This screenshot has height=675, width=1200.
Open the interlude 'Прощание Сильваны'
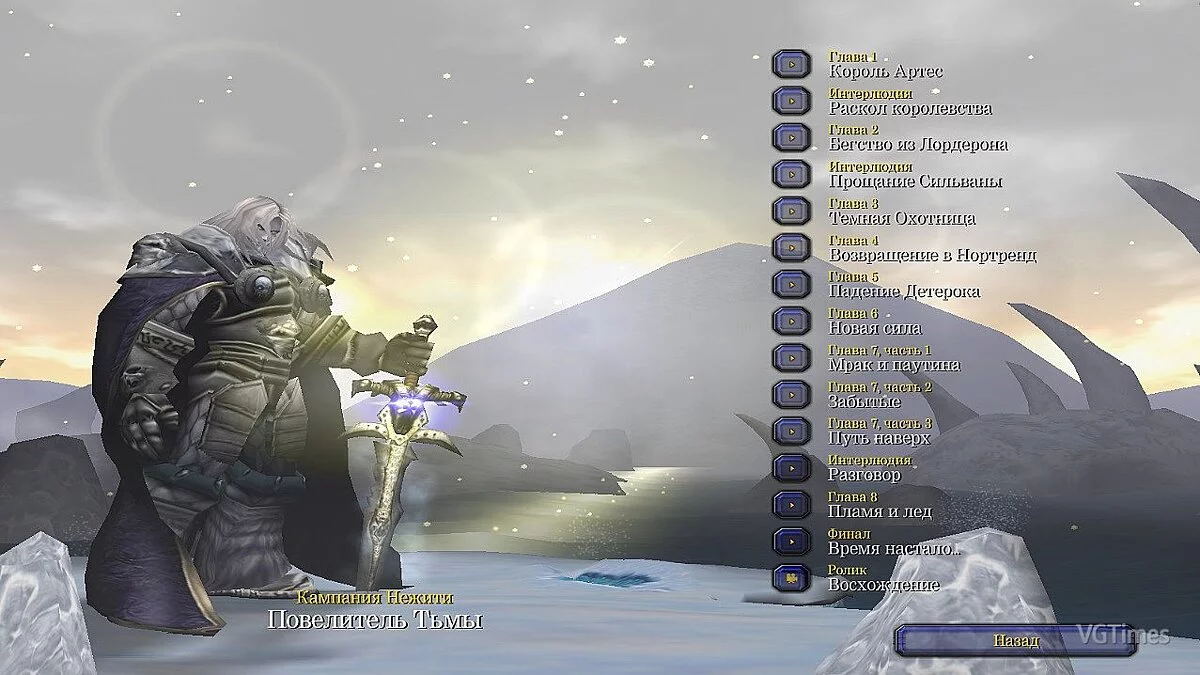tap(791, 174)
